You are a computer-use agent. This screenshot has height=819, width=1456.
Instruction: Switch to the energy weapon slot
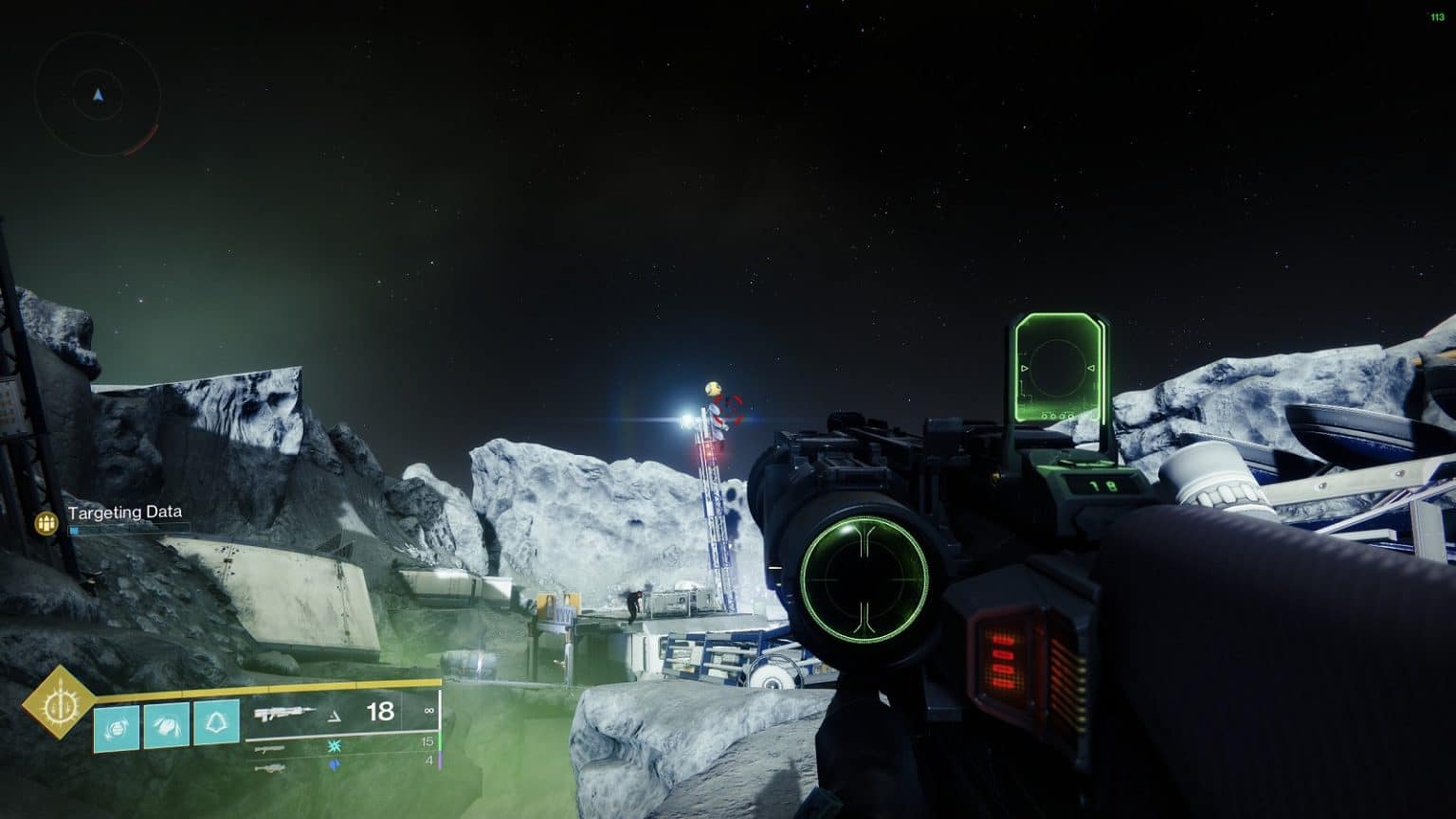pos(270,748)
